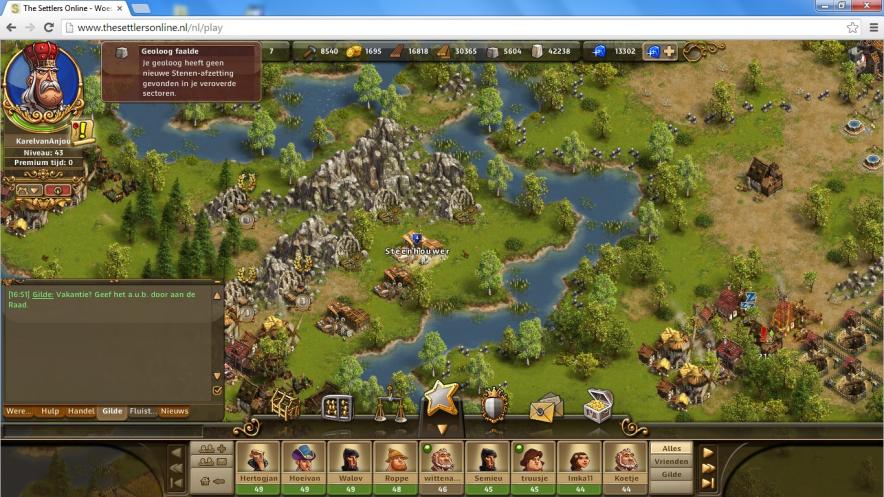Show Alles in the friends list

pos(671,449)
